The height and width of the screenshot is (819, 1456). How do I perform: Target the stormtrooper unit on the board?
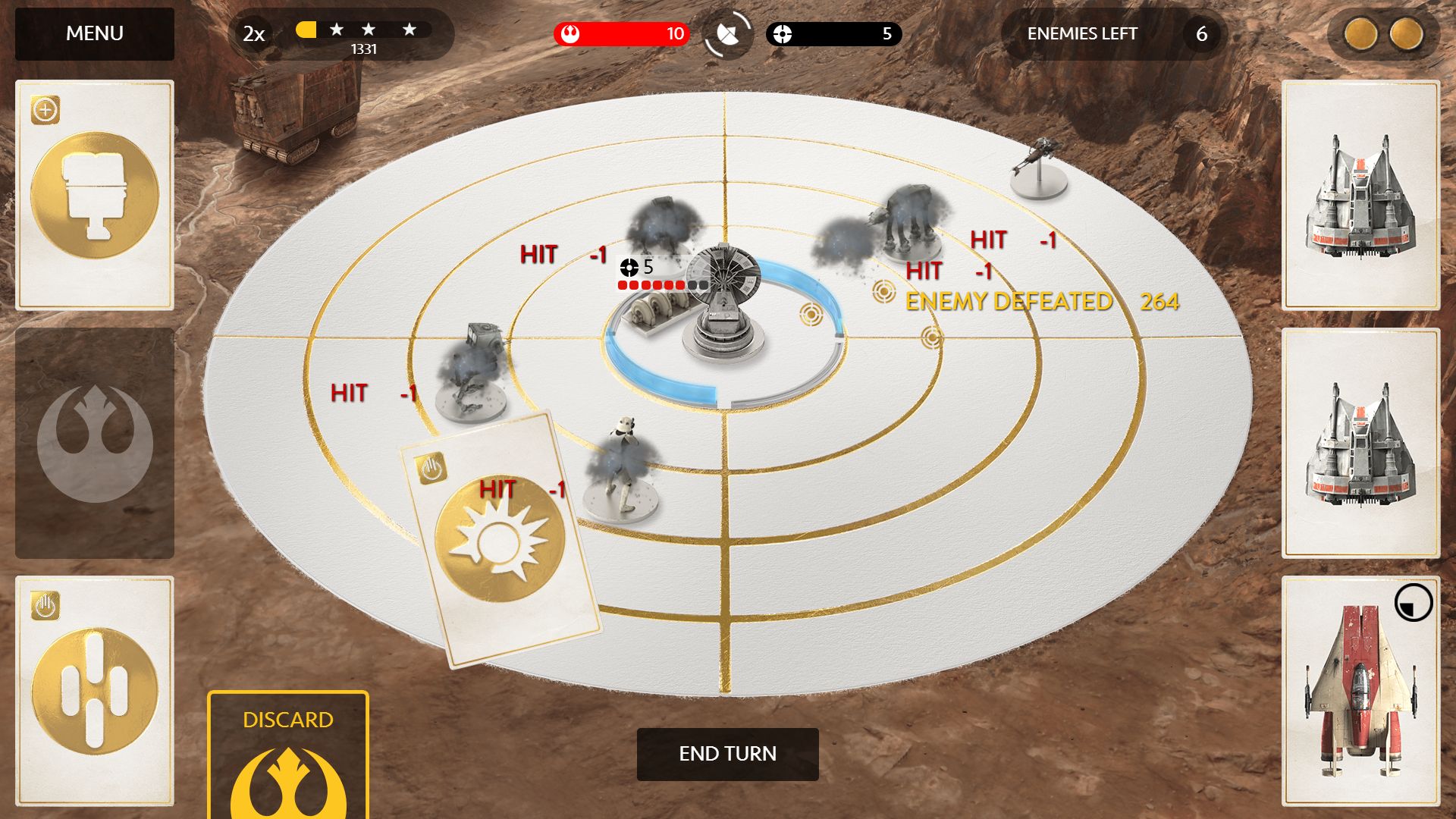(x=623, y=470)
